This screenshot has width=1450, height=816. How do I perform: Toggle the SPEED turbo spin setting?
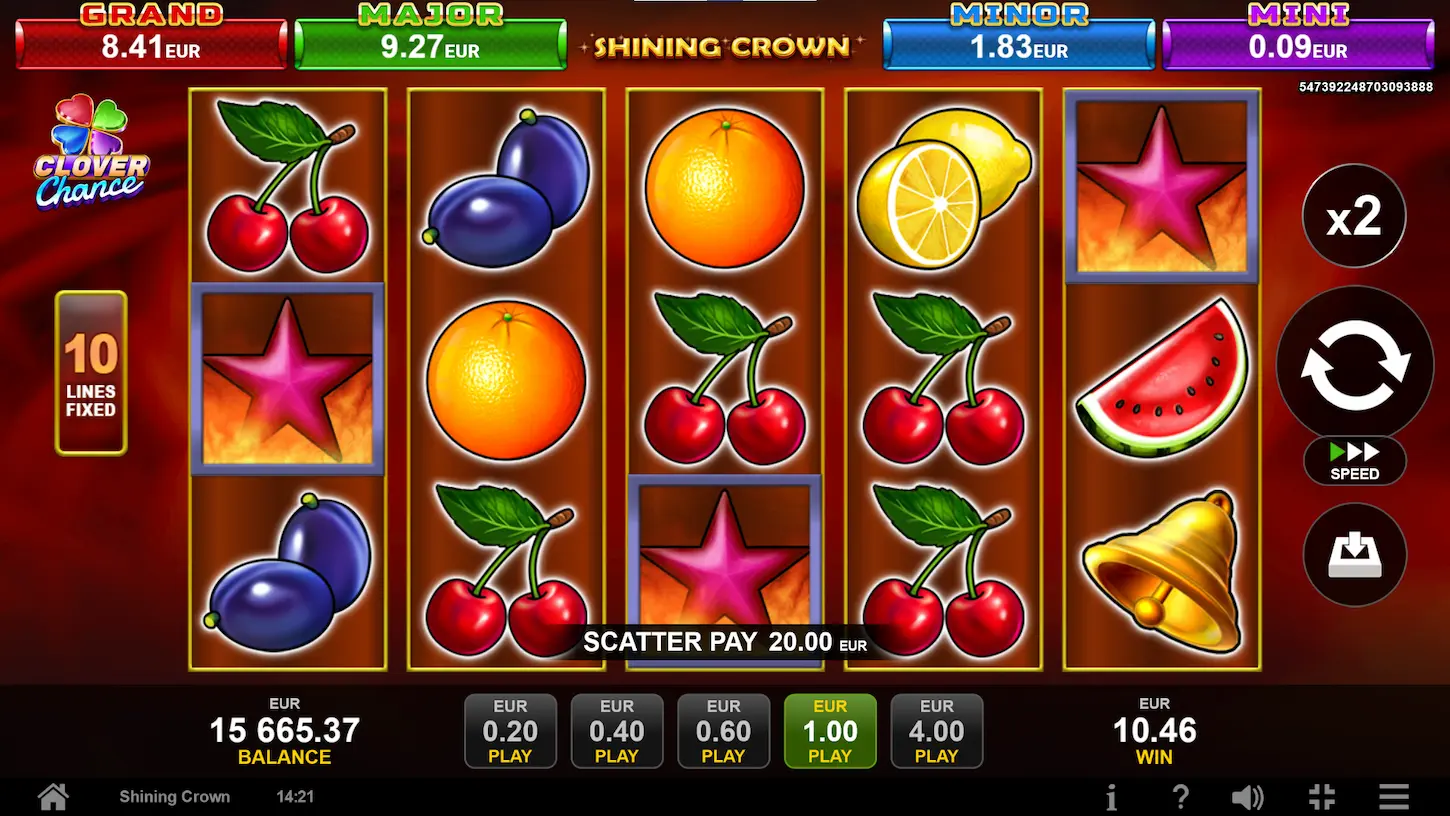1355,462
